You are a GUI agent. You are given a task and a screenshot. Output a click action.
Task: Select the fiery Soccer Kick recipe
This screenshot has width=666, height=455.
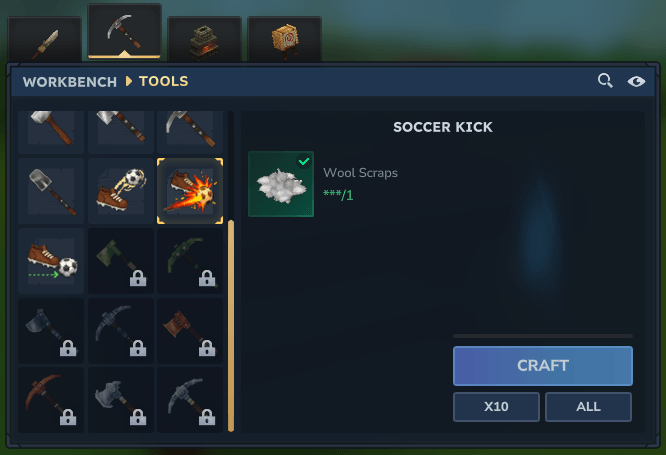[190, 190]
